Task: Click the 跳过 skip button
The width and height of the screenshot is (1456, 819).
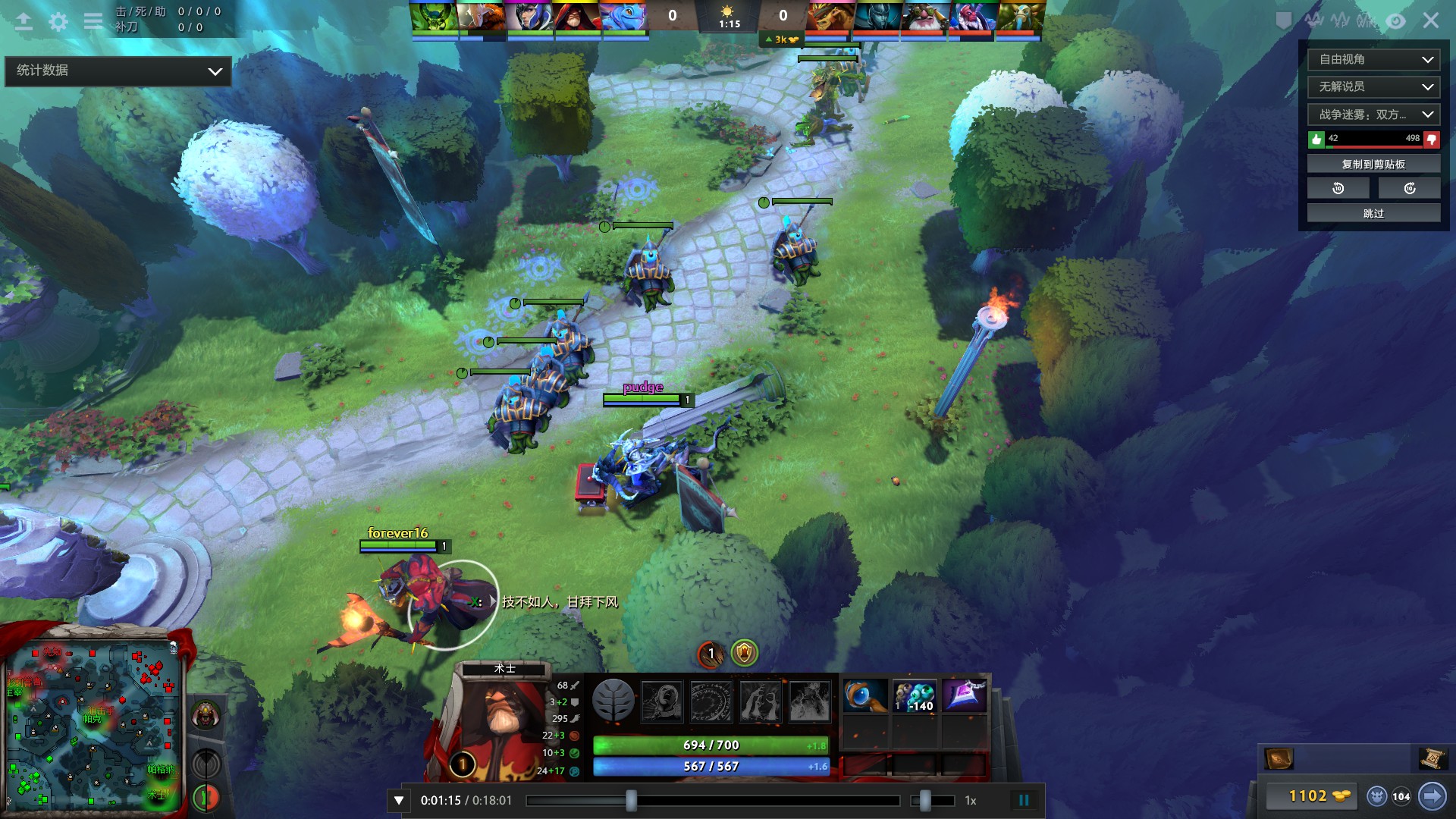Action: click(x=1373, y=213)
